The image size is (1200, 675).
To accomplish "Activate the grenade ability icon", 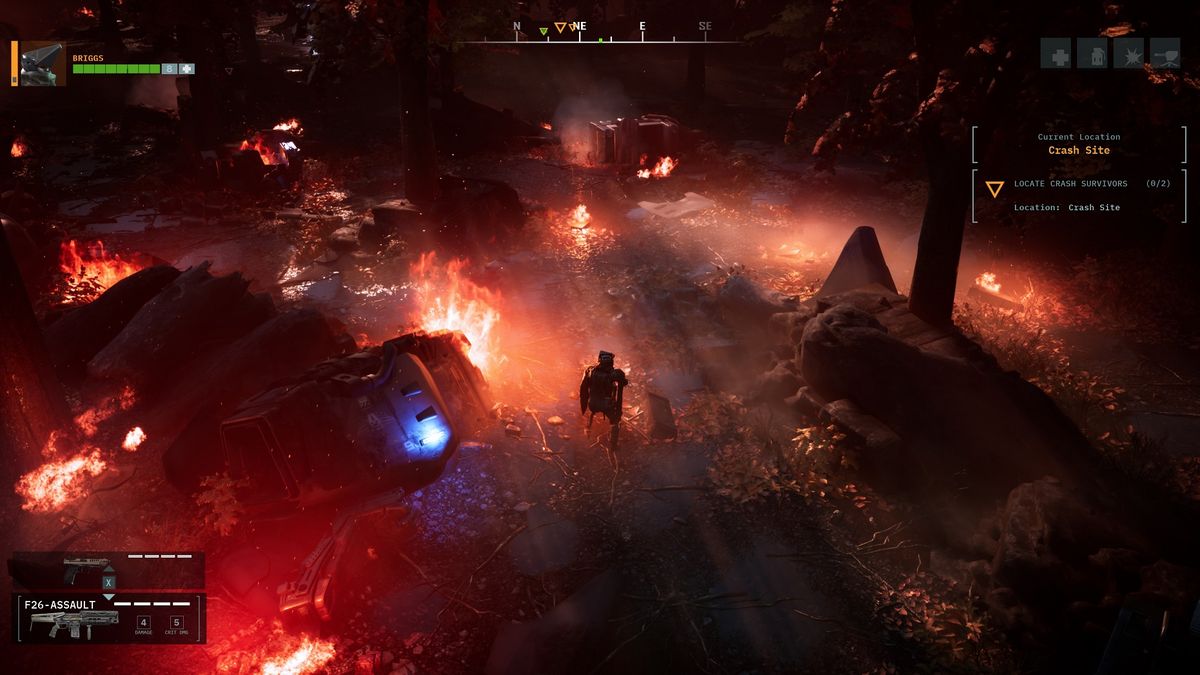I will coord(1092,54).
